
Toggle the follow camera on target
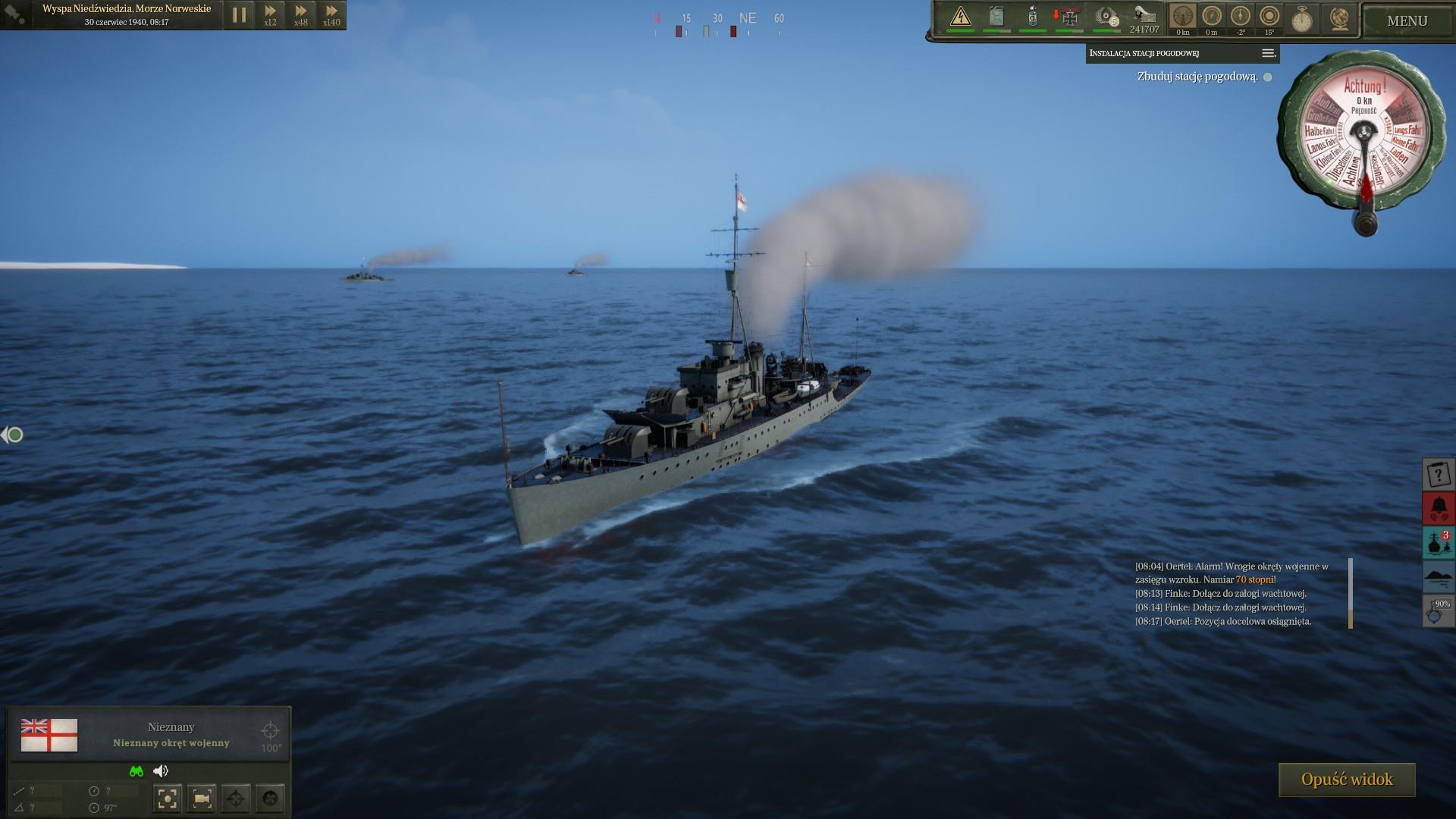click(x=202, y=798)
